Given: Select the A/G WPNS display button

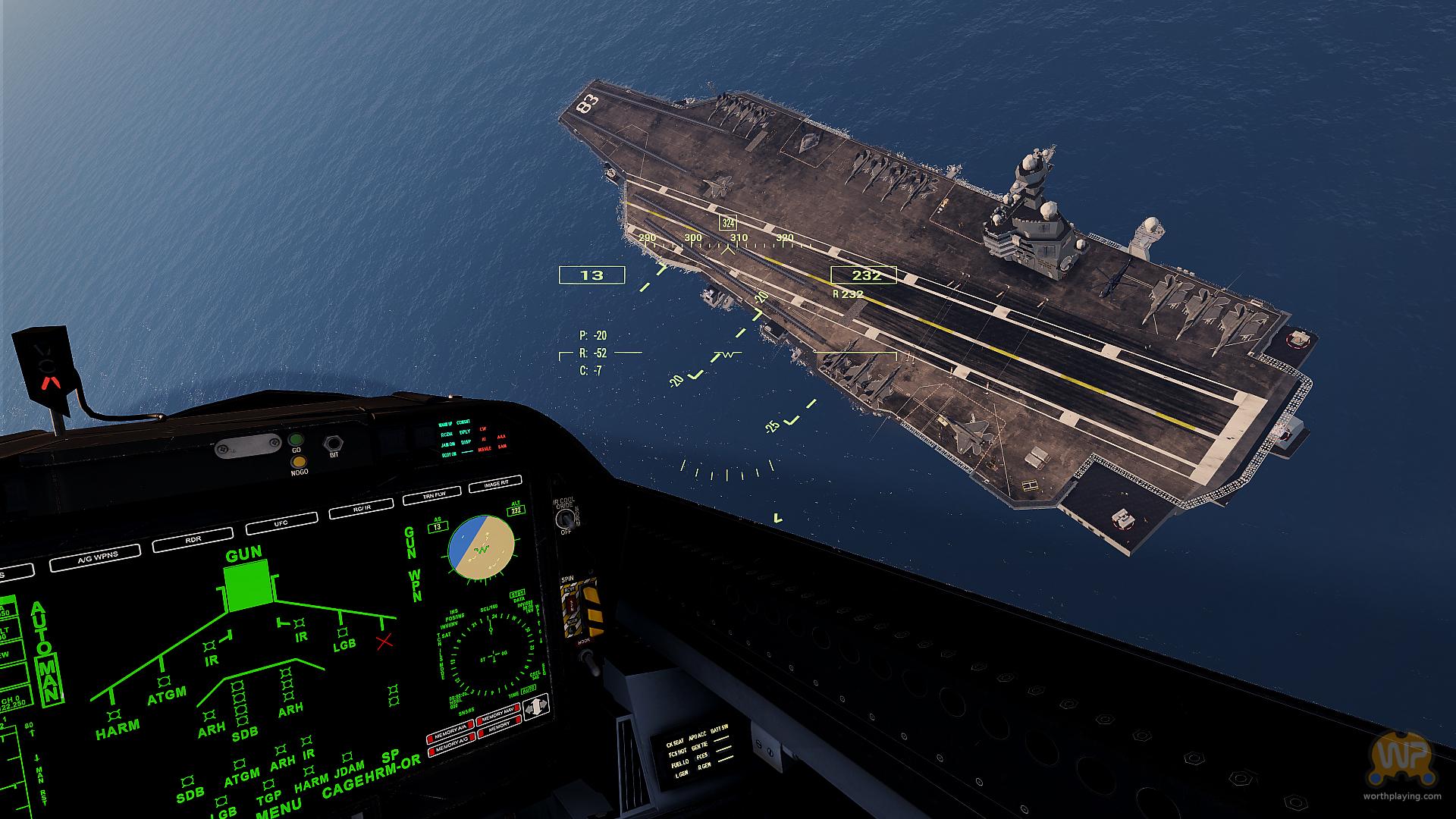Looking at the screenshot, I should pyautogui.click(x=95, y=558).
